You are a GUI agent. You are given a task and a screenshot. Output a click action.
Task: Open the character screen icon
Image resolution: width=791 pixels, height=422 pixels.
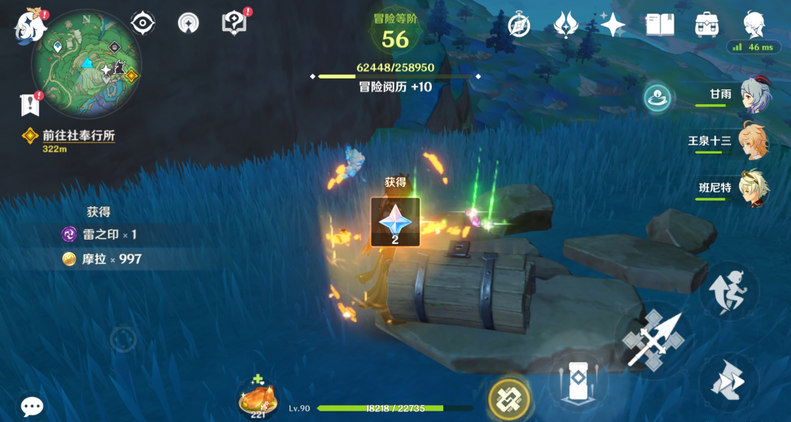(754, 24)
